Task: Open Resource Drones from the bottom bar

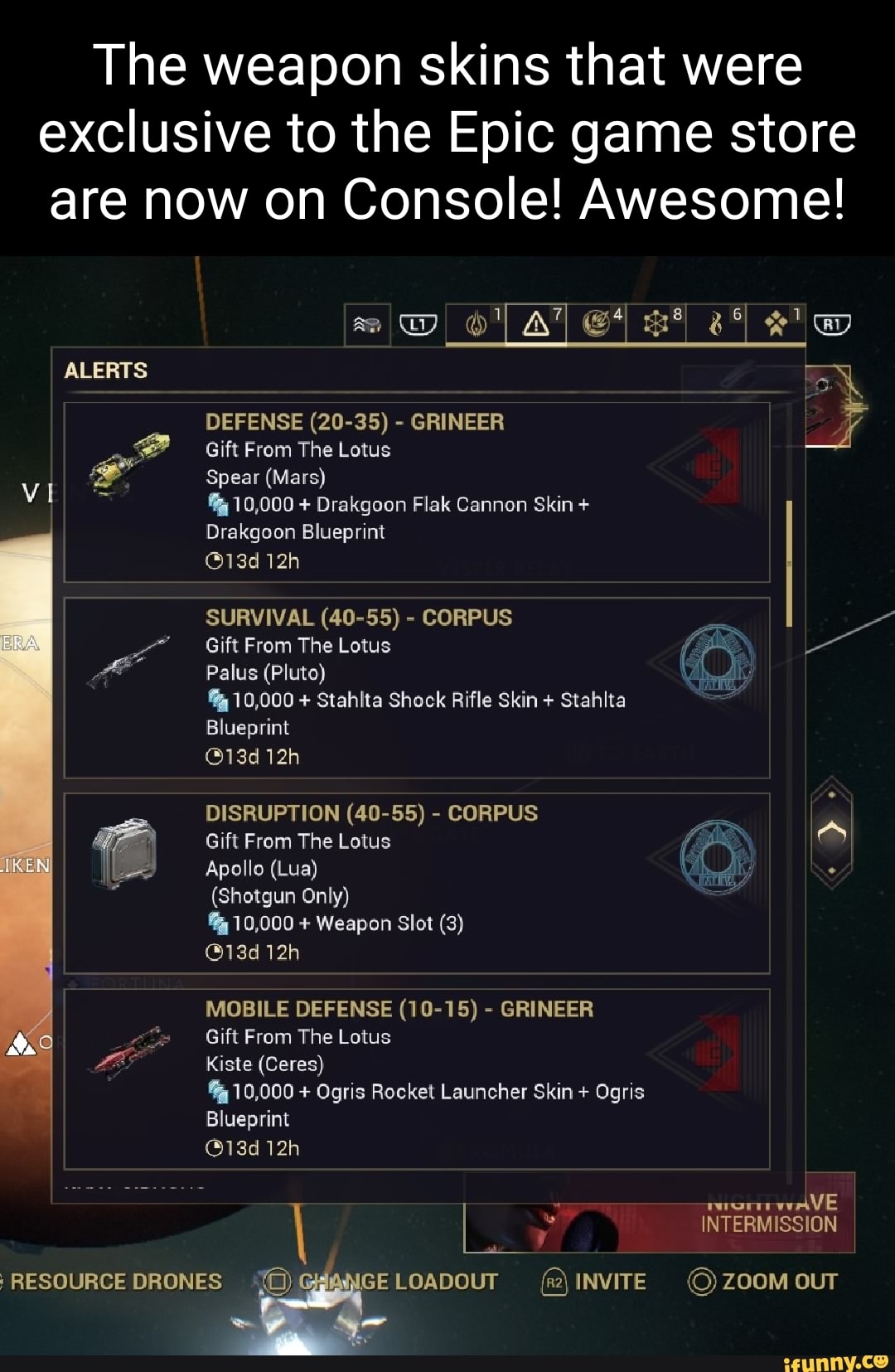Action: tap(114, 1282)
